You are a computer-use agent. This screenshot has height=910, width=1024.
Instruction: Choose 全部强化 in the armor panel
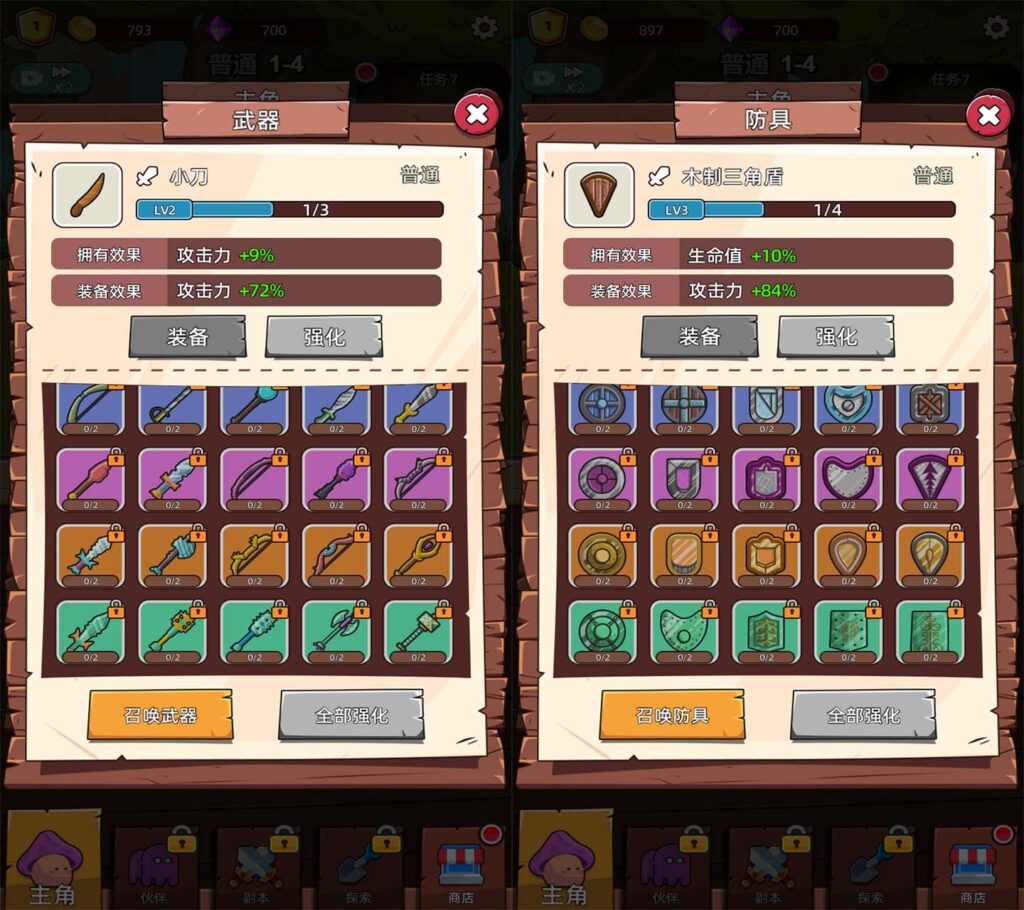[x=863, y=715]
